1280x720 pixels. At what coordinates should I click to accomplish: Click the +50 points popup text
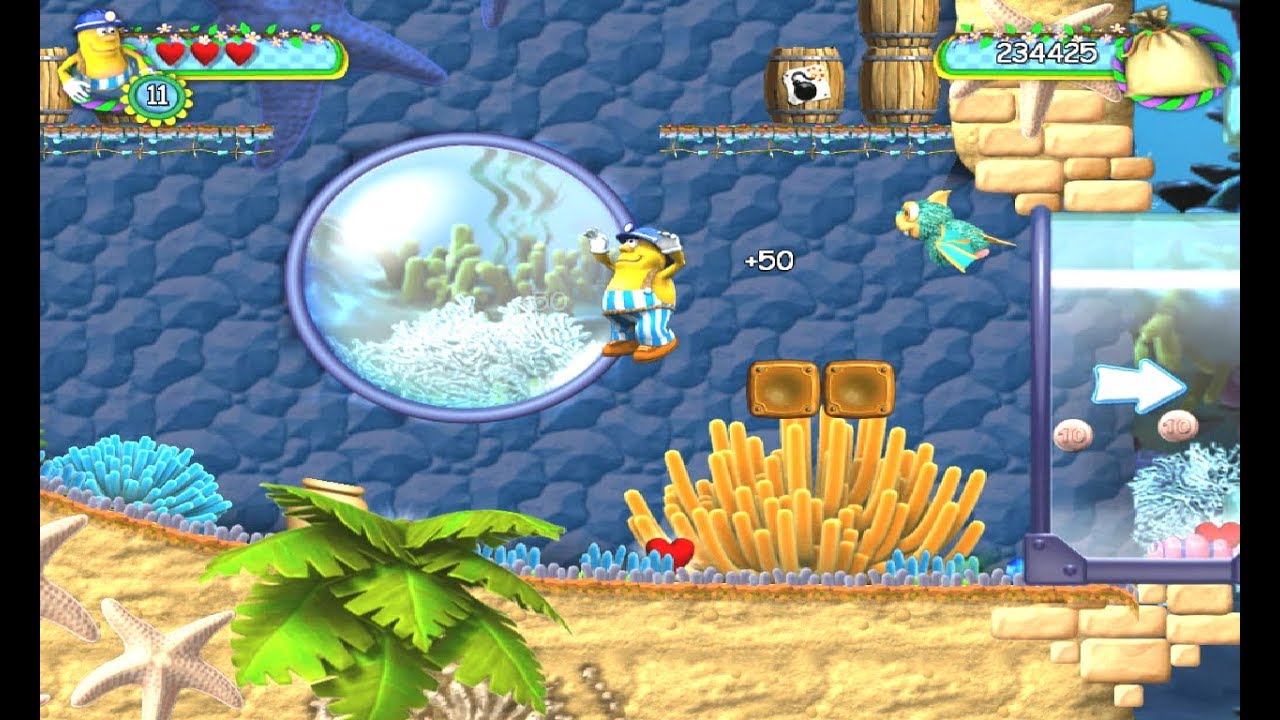[770, 261]
